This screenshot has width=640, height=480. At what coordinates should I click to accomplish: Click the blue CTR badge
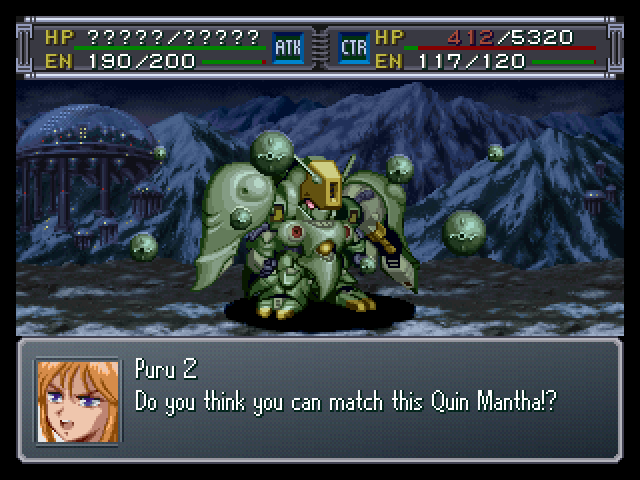[354, 47]
